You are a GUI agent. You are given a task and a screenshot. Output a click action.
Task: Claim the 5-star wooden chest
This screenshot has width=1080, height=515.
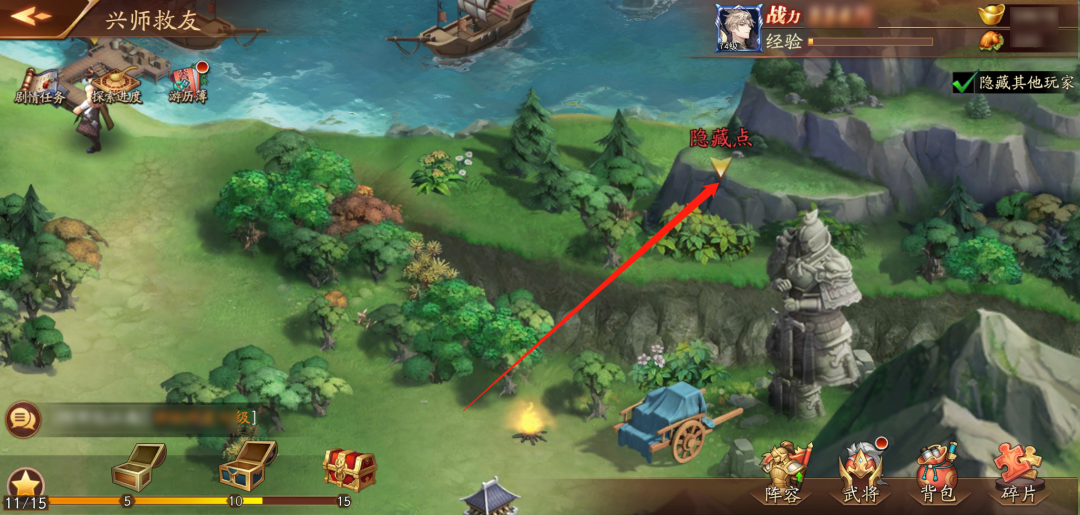(x=138, y=464)
